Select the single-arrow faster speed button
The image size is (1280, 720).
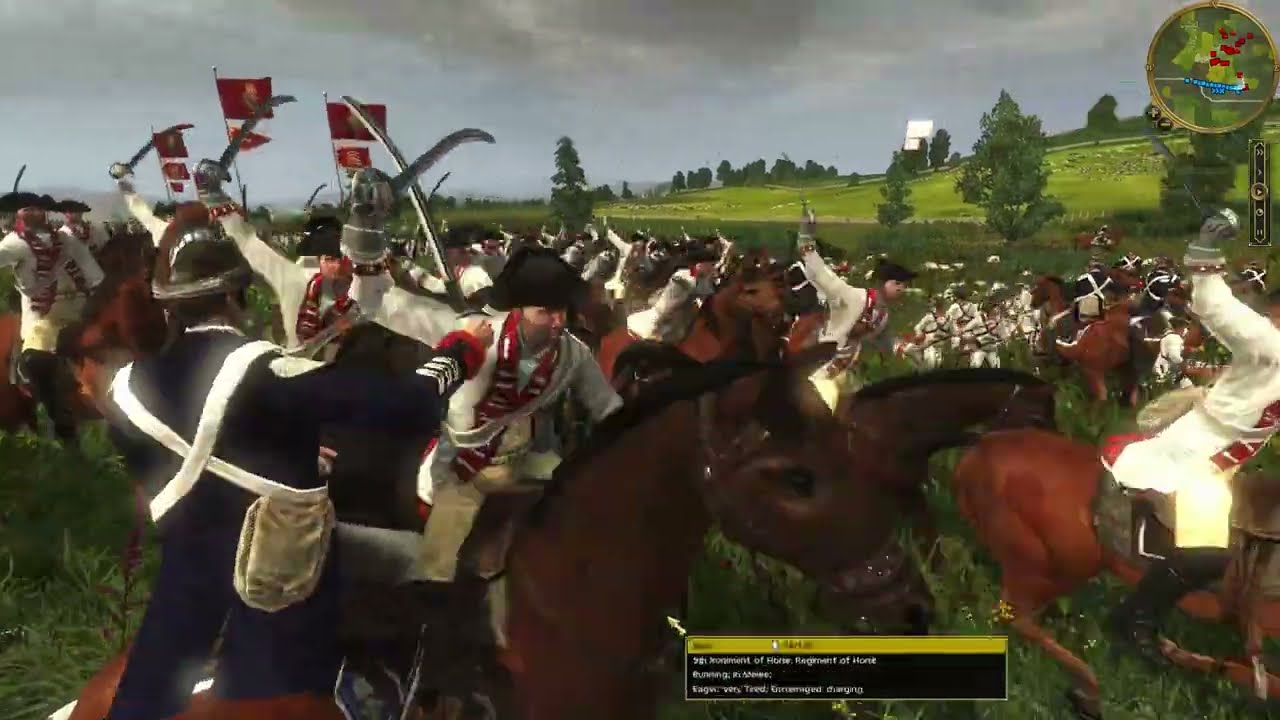(1260, 172)
